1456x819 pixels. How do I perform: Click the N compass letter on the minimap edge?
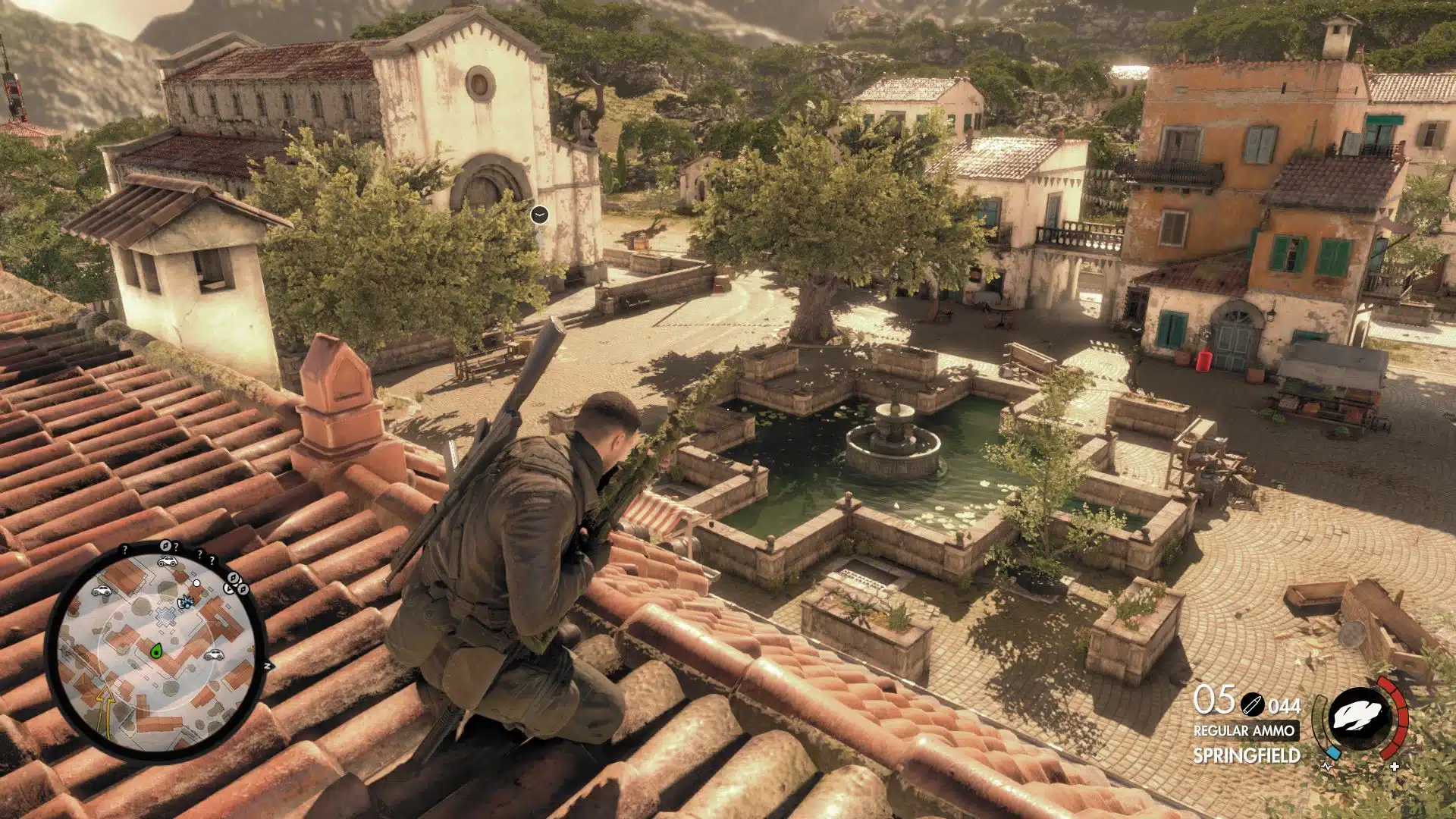tap(267, 665)
